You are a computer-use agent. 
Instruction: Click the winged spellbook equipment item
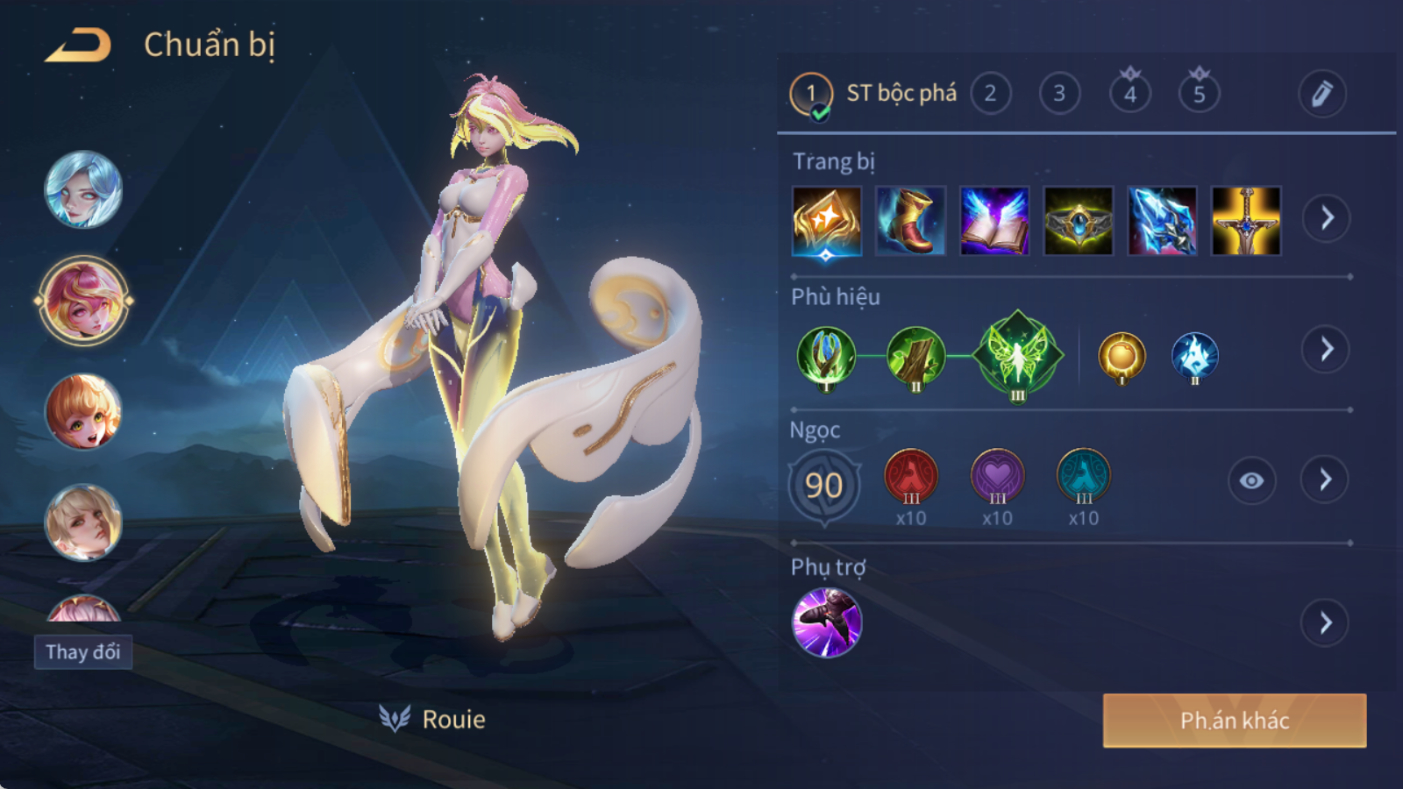pos(994,220)
